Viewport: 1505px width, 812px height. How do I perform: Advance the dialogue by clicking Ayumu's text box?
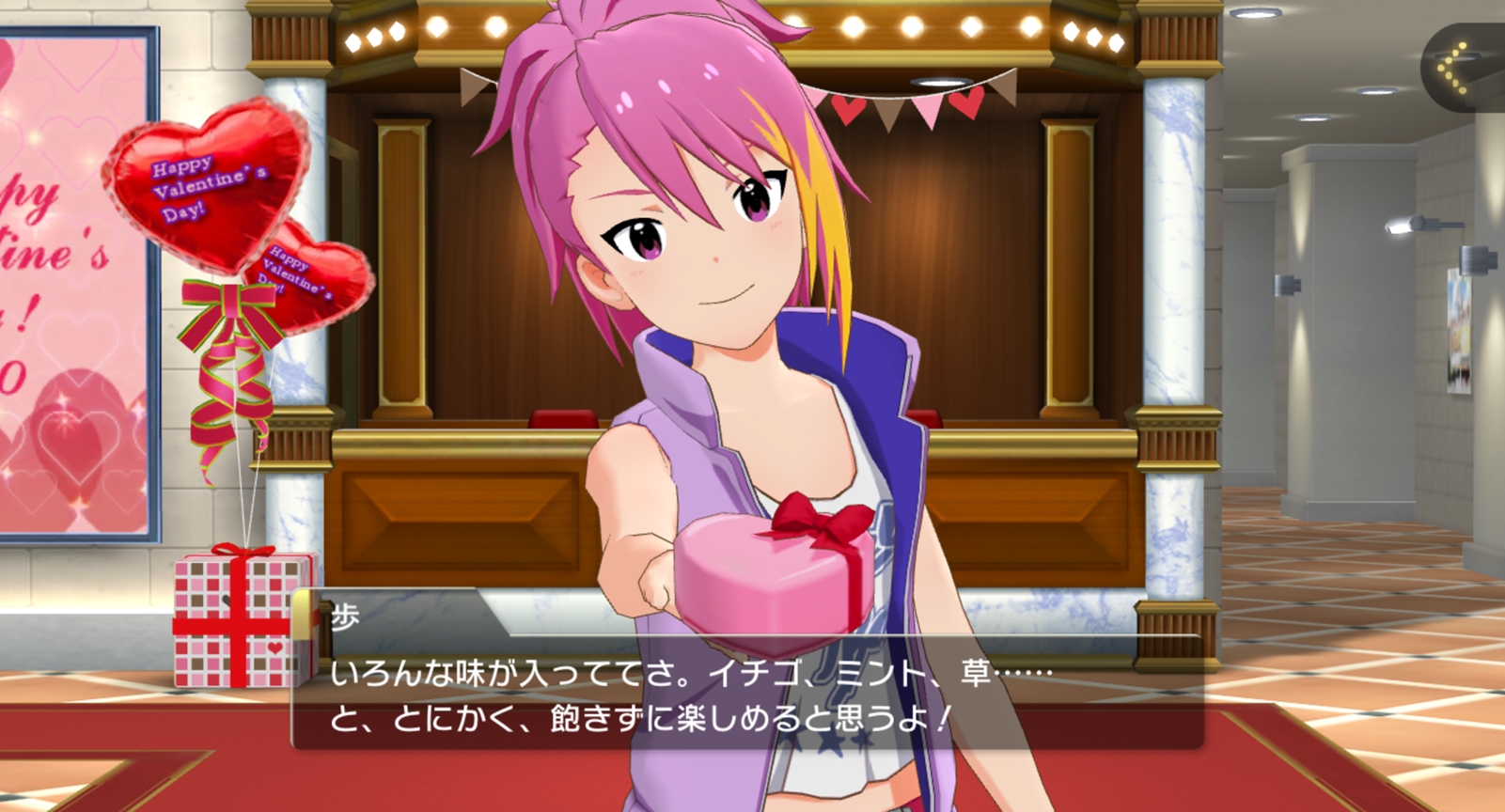746,694
